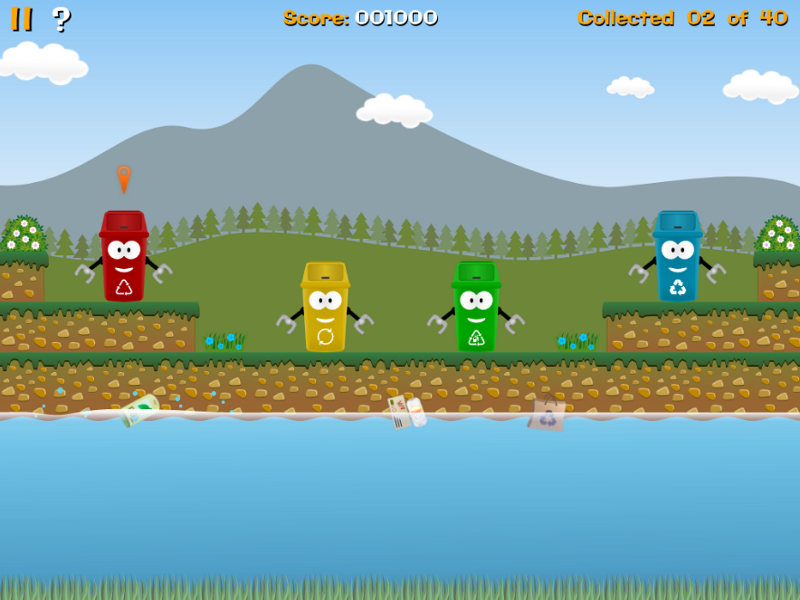Choose the yellow recycling bin
This screenshot has width=800, height=600.
coord(325,307)
